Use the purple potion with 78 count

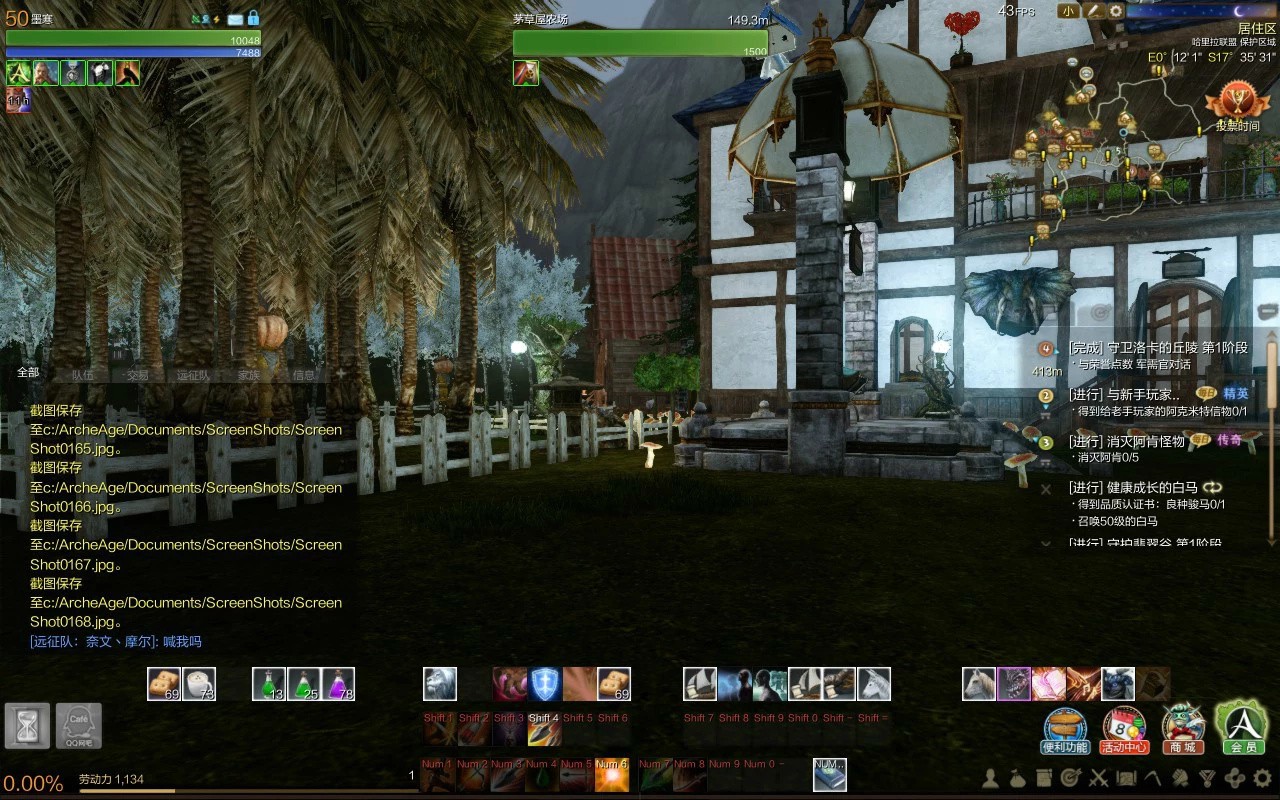tap(338, 684)
